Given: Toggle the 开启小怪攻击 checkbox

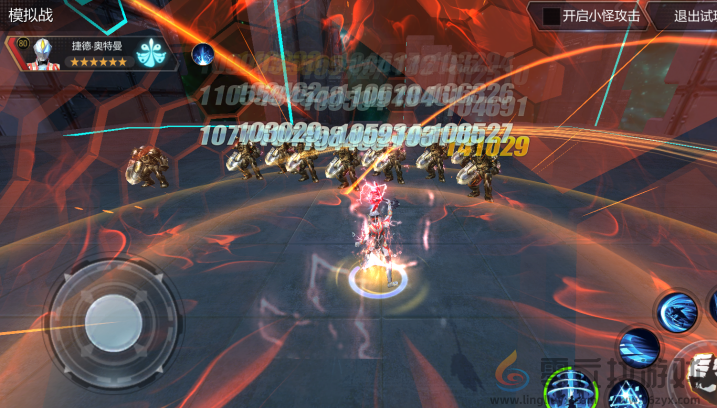Looking at the screenshot, I should pyautogui.click(x=550, y=16).
